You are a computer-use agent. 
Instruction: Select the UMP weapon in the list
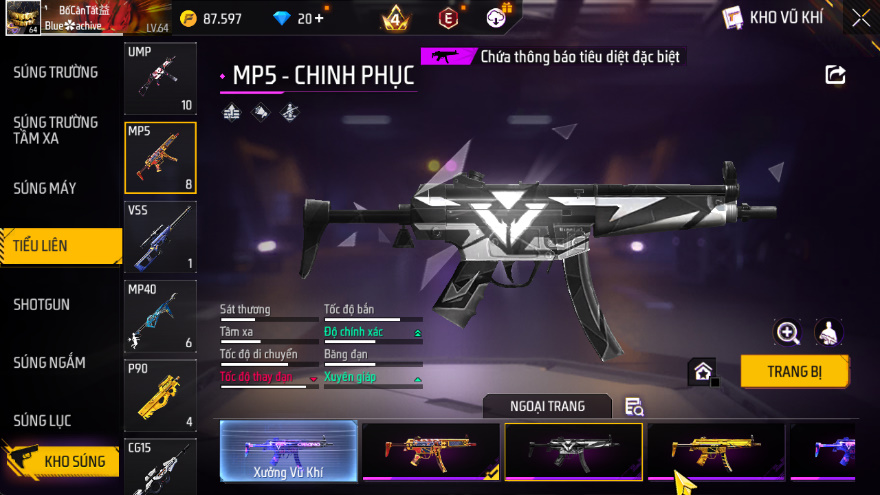tap(160, 79)
